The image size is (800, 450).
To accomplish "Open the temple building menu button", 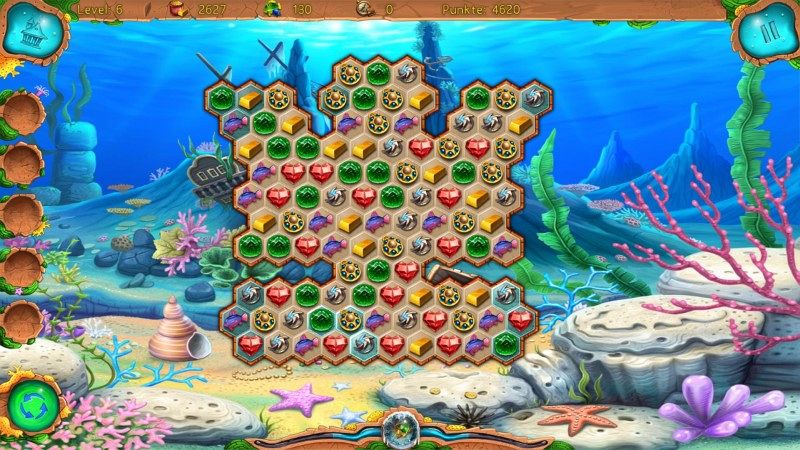I will click(x=31, y=32).
